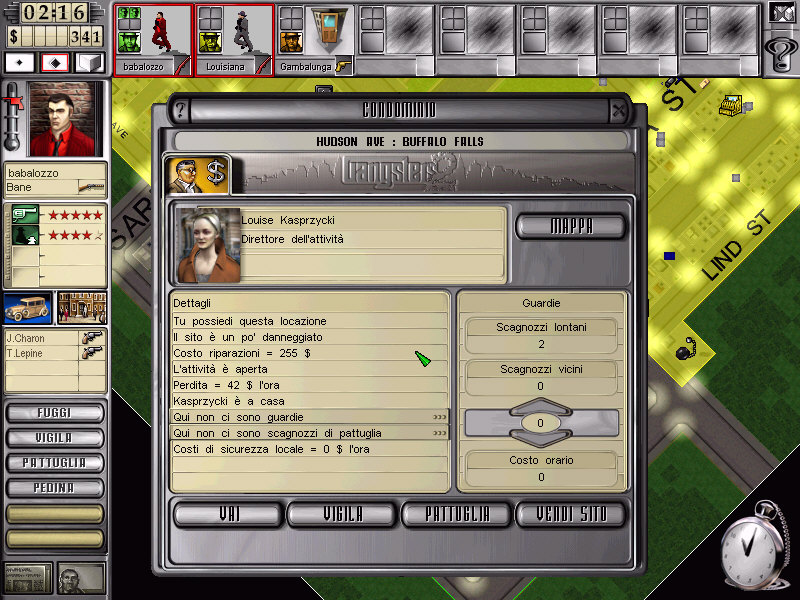
Task: Expand the 'scagnozzi di pattuglia' row
Action: click(440, 433)
